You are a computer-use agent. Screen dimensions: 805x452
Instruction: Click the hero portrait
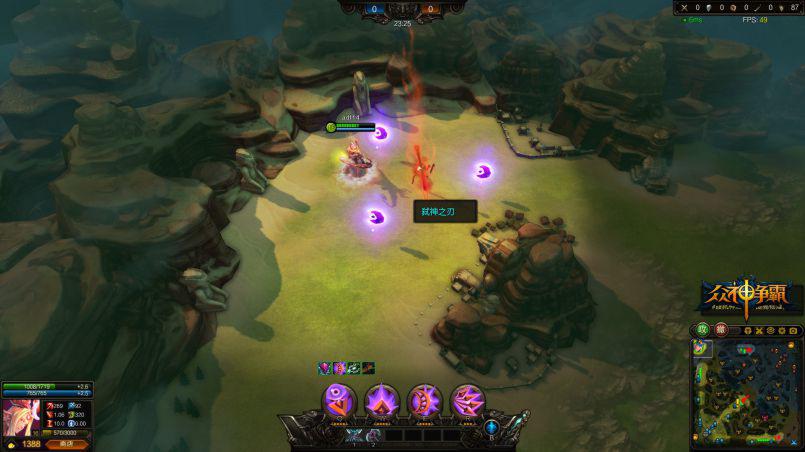pos(19,419)
